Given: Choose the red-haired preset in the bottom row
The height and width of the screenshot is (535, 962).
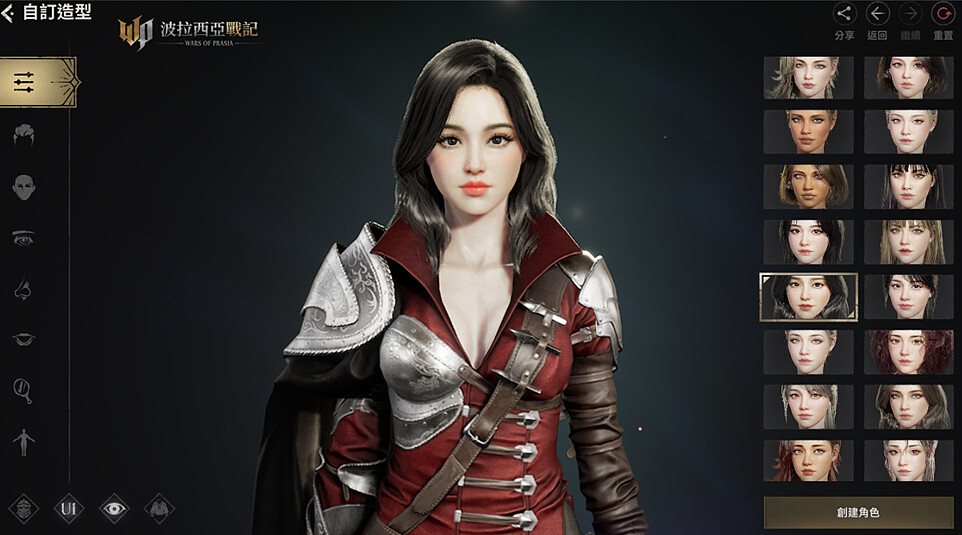Looking at the screenshot, I should tap(808, 461).
